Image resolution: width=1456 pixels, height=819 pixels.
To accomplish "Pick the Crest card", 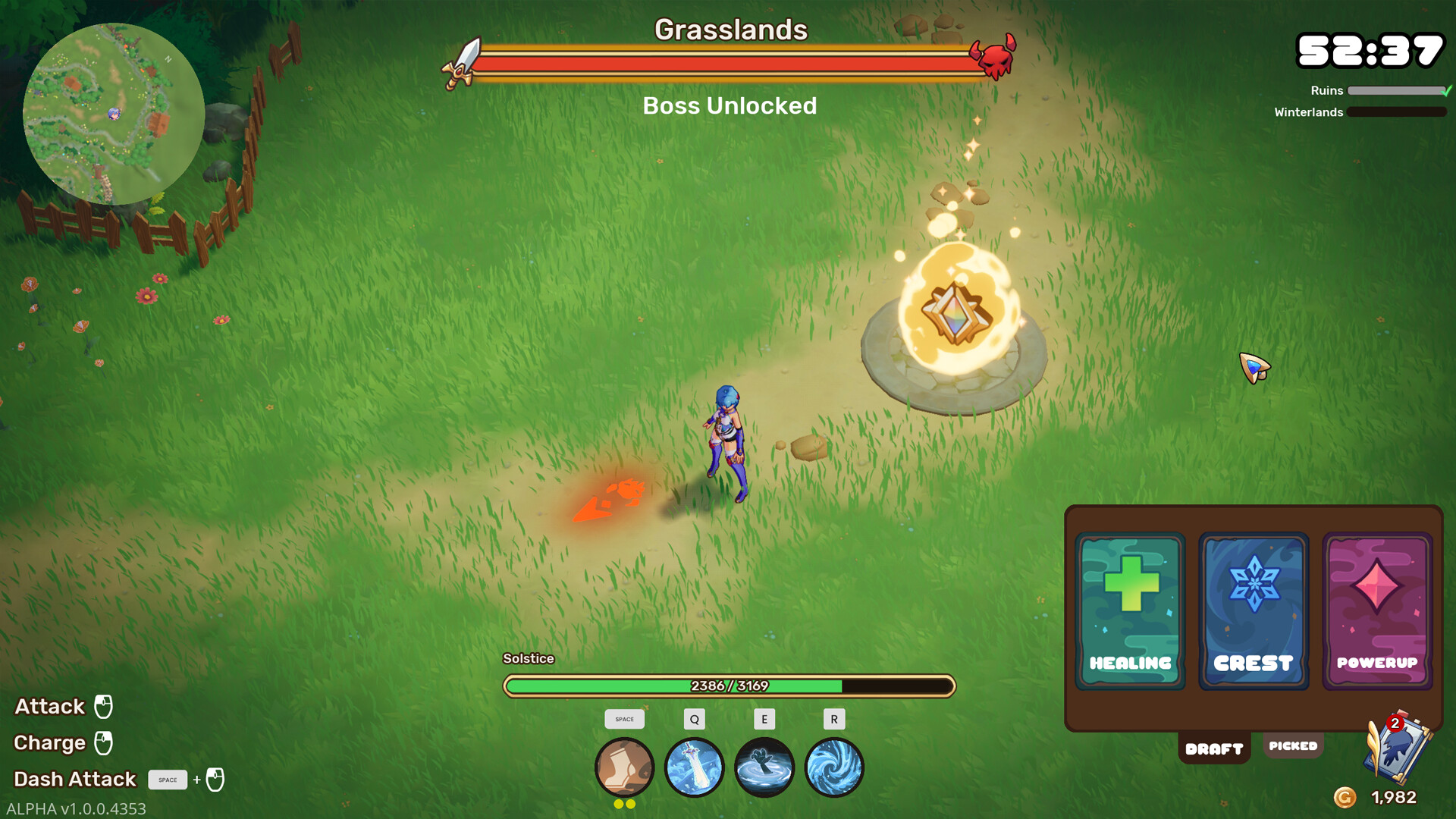I will [x=1253, y=609].
